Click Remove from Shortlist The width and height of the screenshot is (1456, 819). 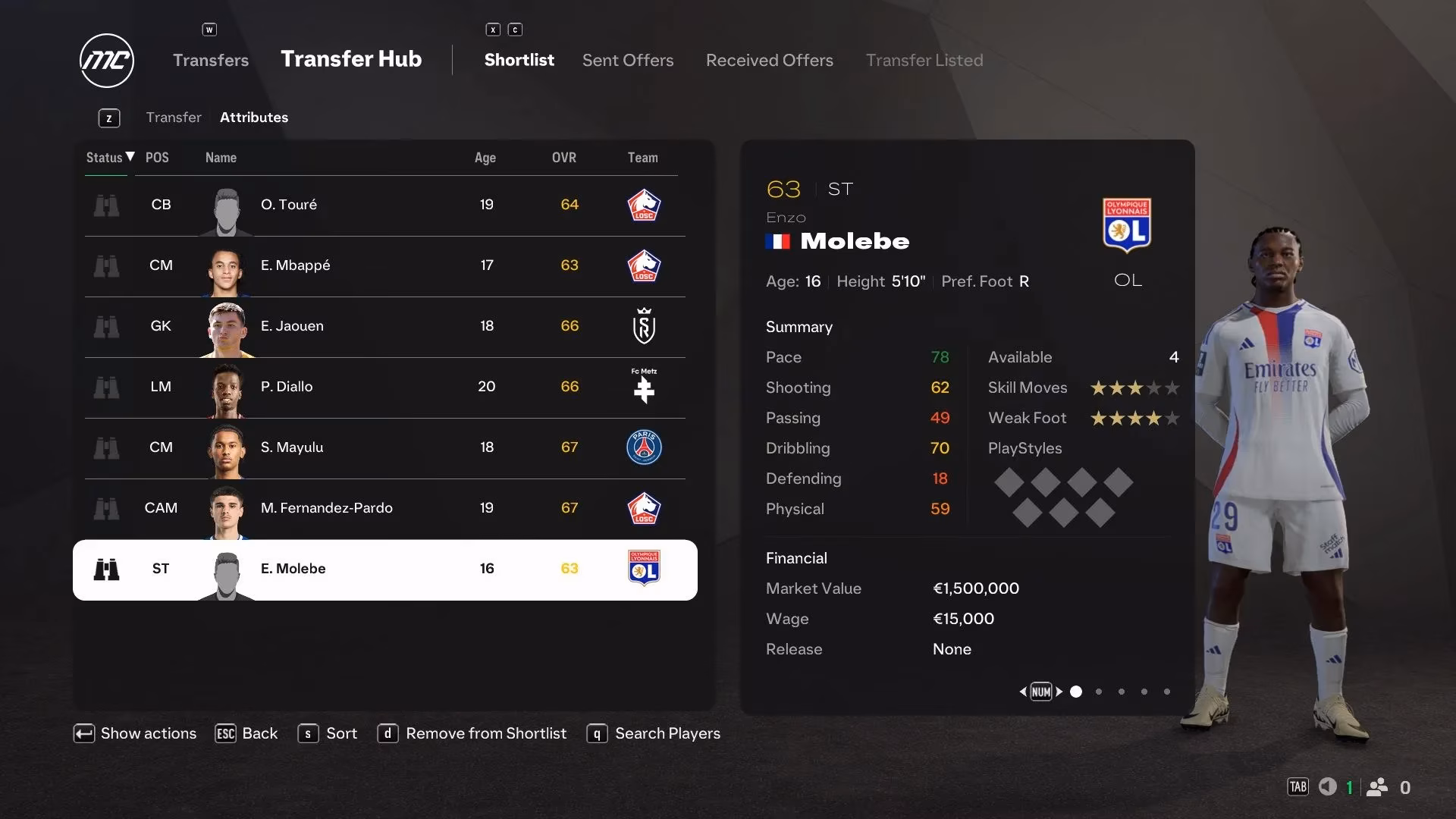pos(485,733)
